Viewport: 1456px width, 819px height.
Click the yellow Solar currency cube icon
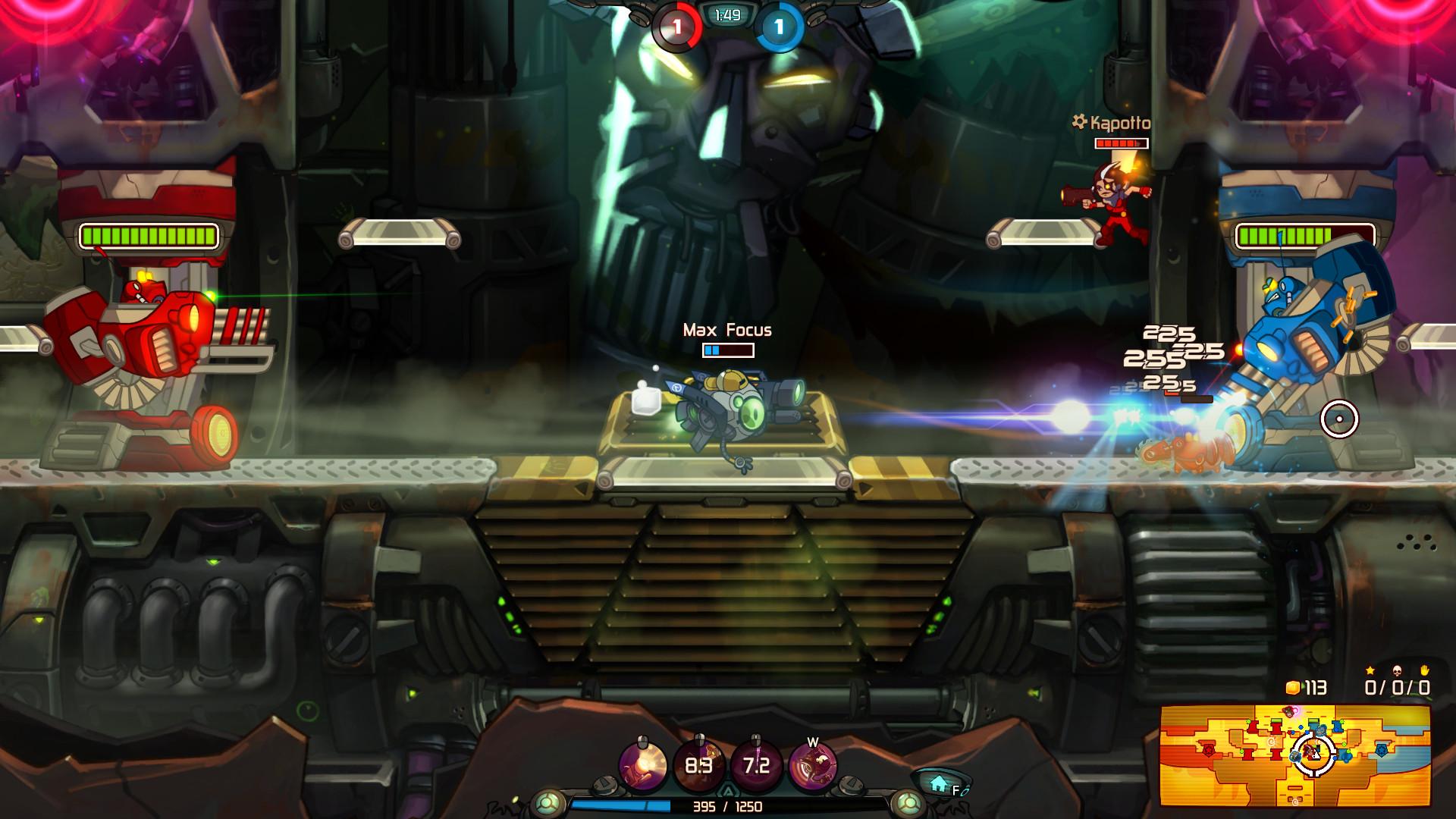point(1294,688)
